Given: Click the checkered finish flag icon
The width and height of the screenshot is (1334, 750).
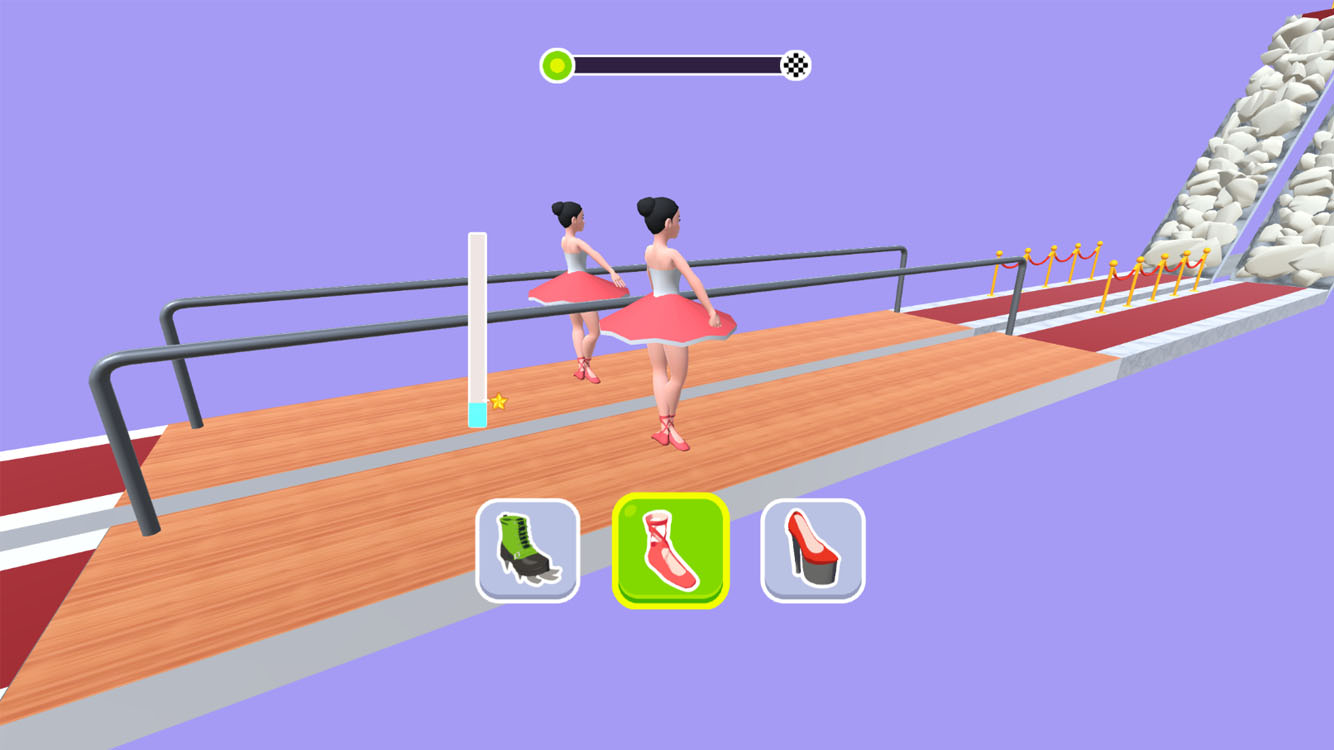Looking at the screenshot, I should pyautogui.click(x=795, y=63).
